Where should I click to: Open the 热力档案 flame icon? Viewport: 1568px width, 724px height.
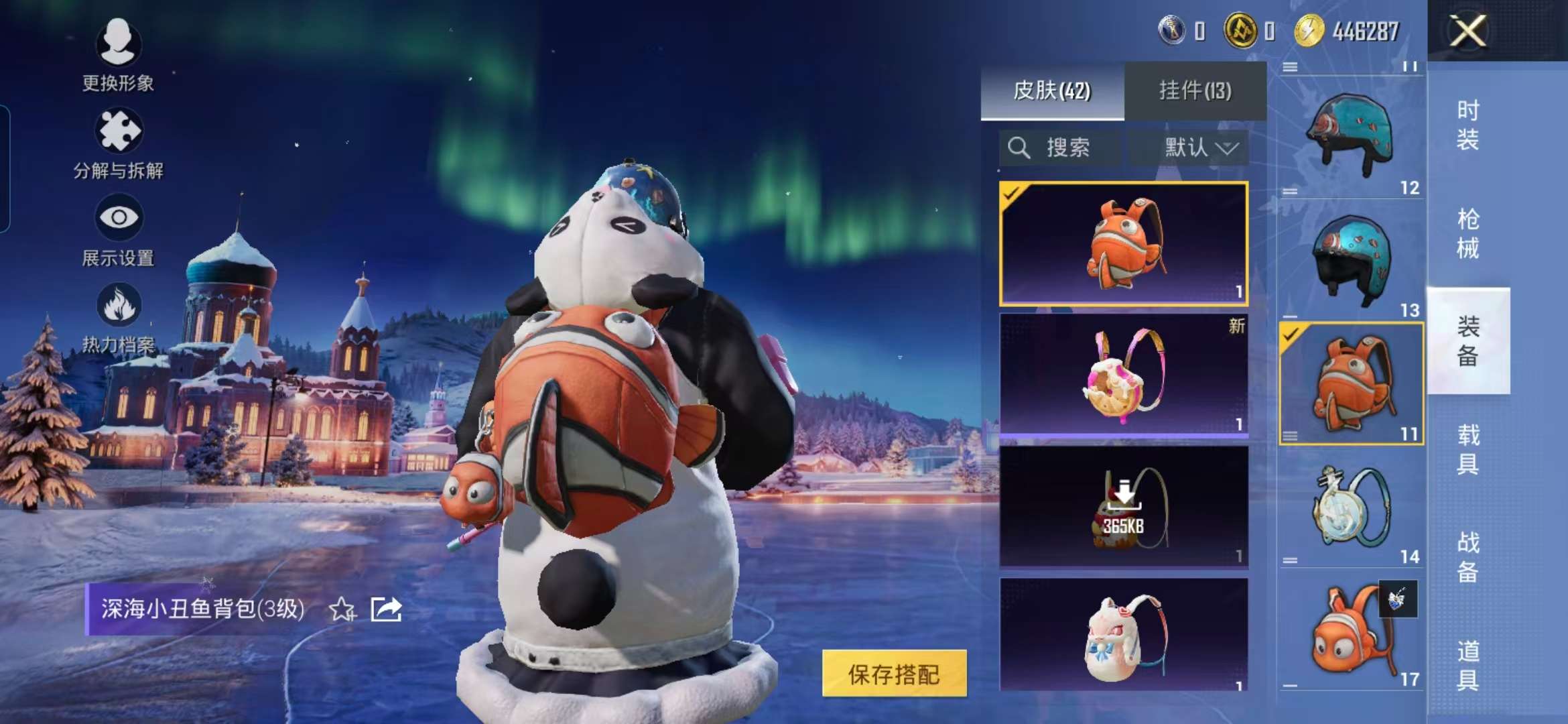[x=119, y=306]
